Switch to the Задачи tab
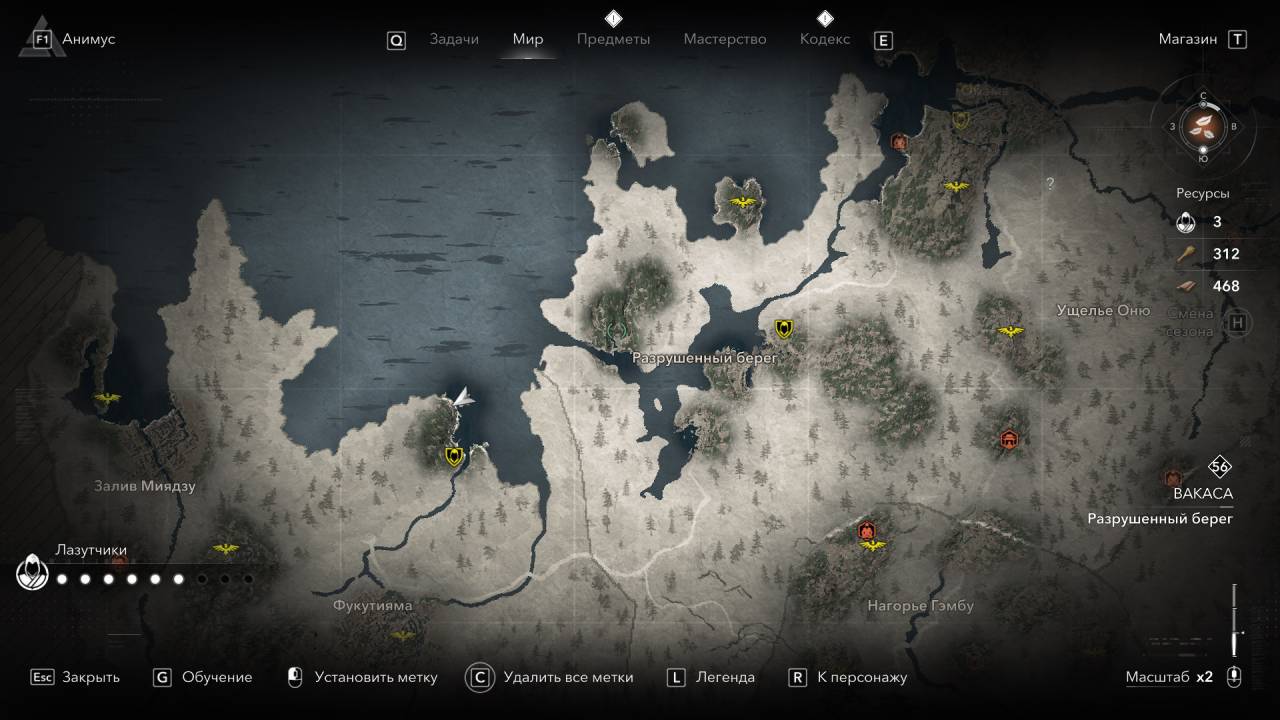 click(453, 39)
